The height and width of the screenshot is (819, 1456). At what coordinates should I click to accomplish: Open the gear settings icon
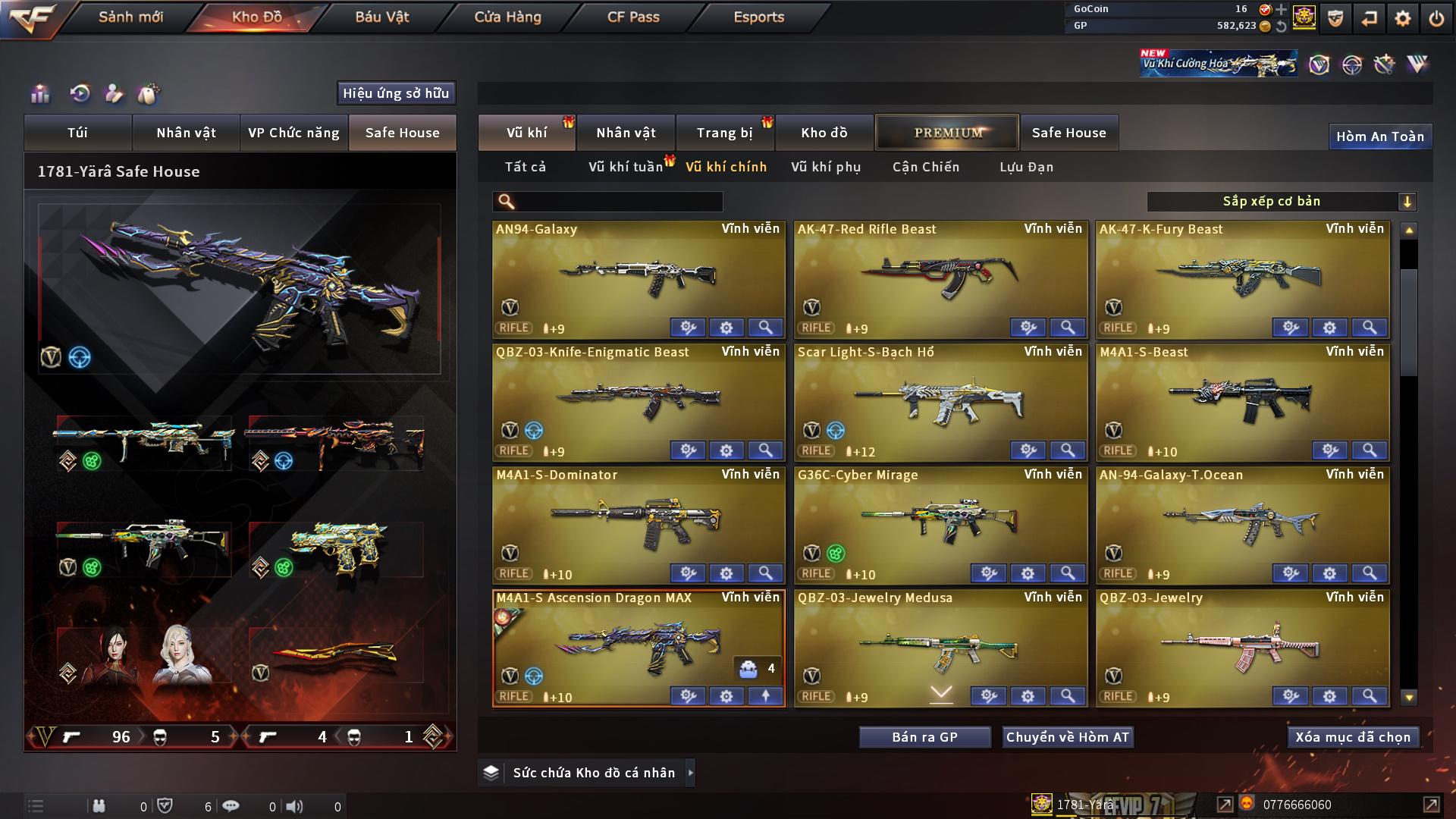click(x=1402, y=18)
